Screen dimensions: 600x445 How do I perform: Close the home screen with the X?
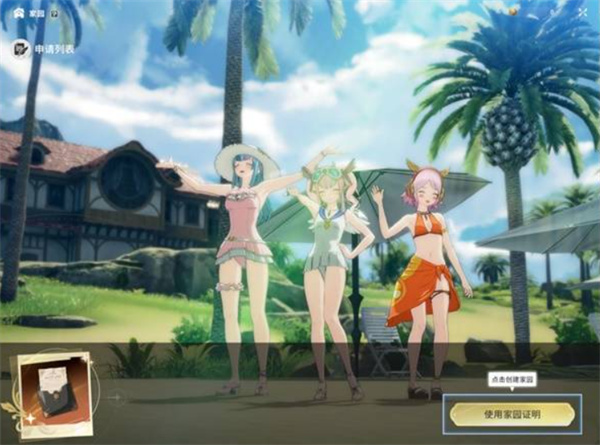583,10
